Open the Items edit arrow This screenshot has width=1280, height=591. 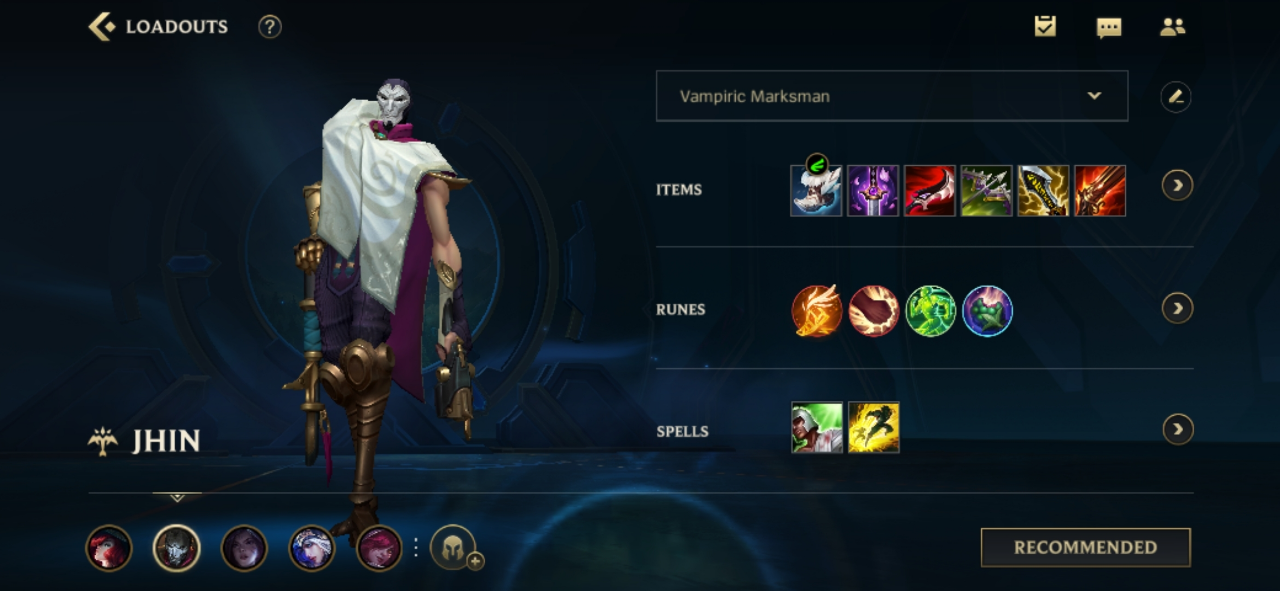point(1177,185)
